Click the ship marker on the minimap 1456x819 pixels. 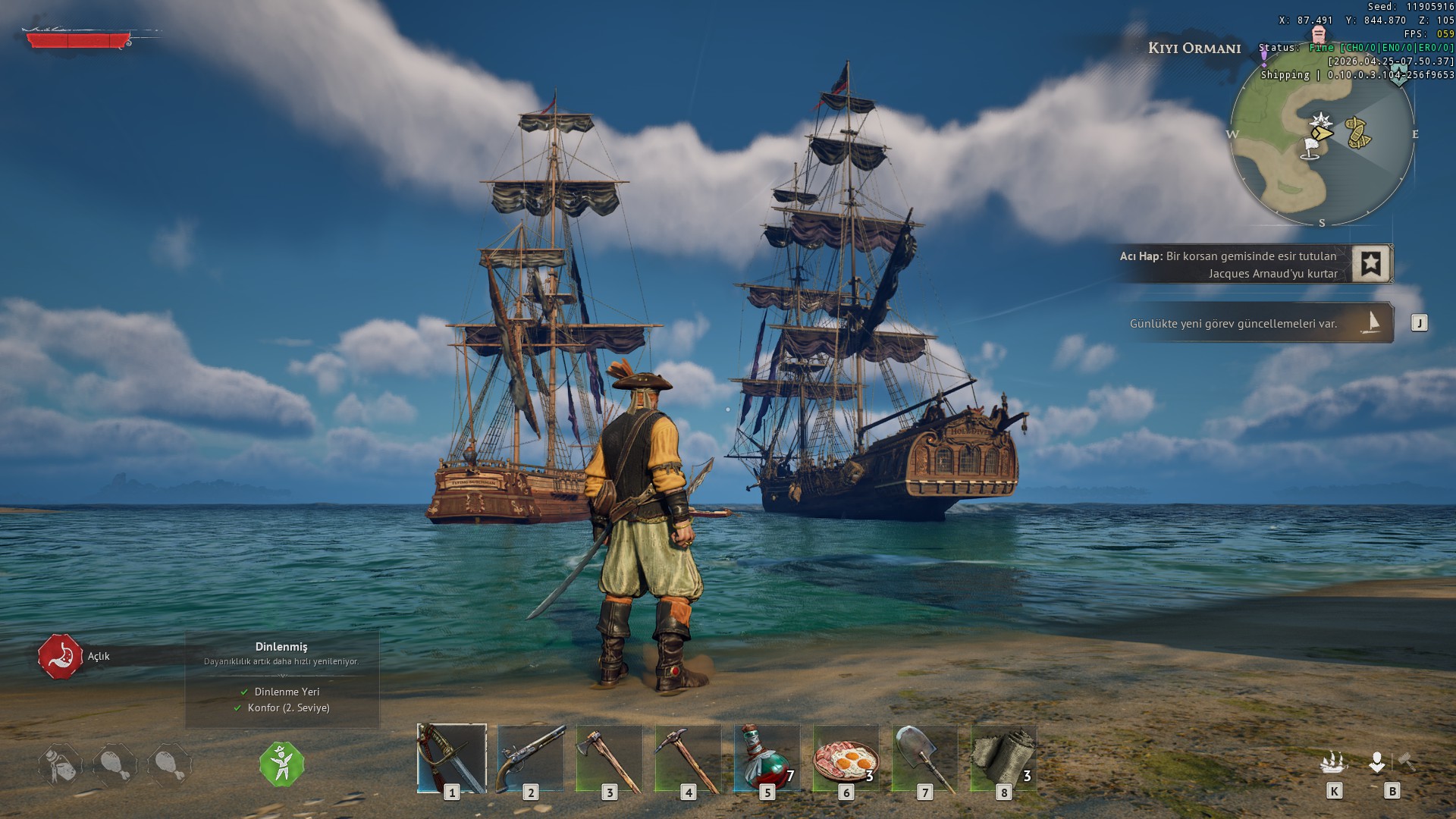[x=1357, y=132]
